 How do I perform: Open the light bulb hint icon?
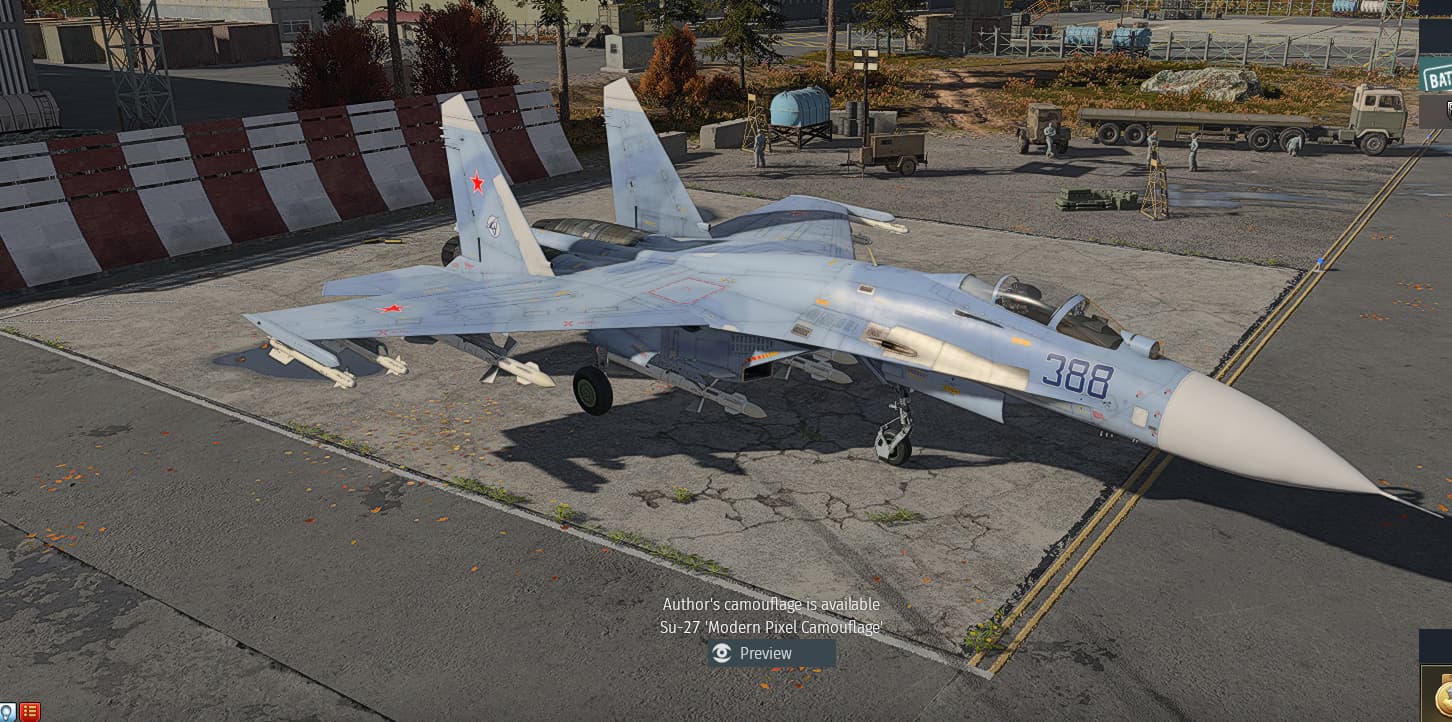pos(8,712)
